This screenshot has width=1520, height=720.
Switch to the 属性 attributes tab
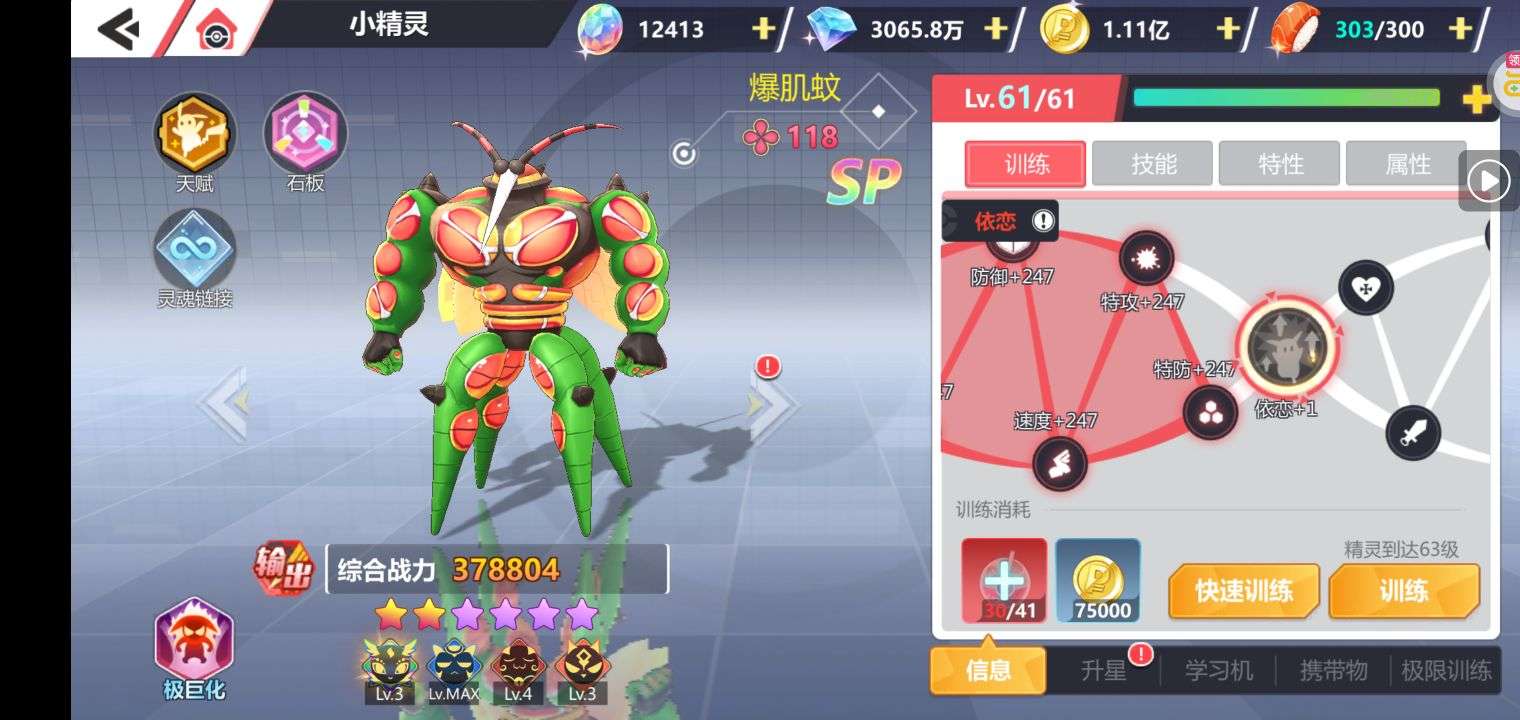(1407, 164)
